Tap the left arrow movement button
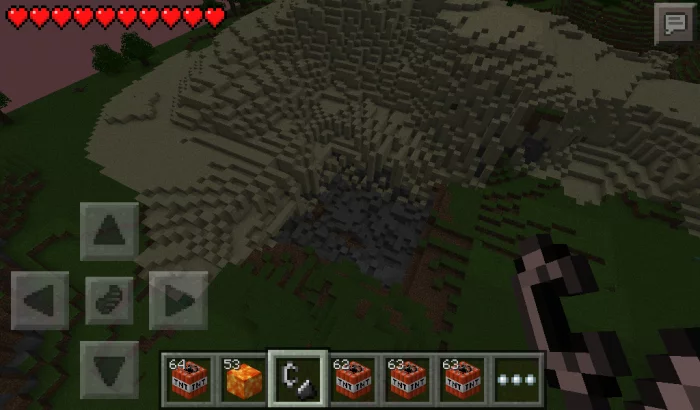This screenshot has height=410, width=700. 41,300
